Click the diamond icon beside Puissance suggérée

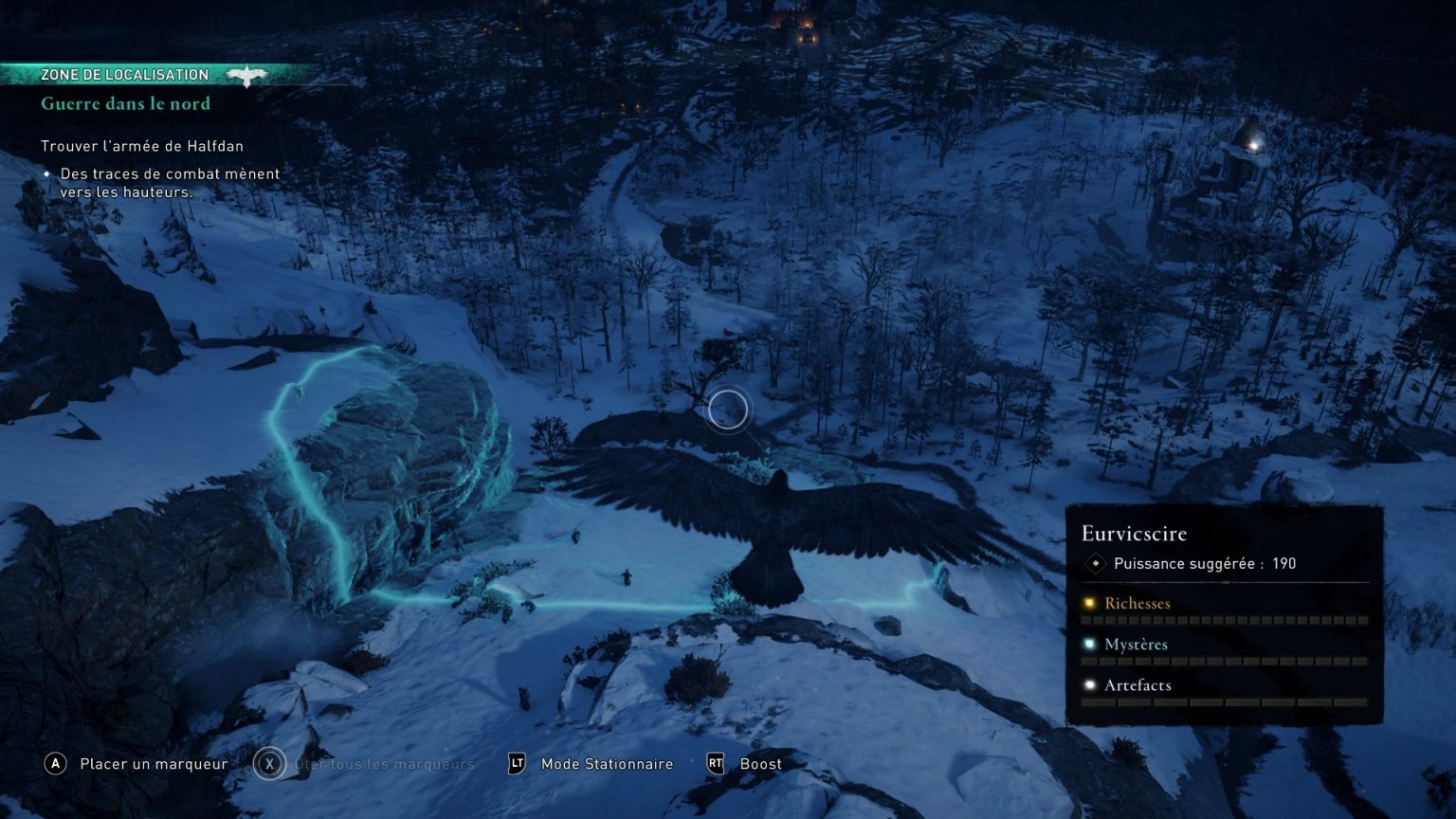[1097, 563]
